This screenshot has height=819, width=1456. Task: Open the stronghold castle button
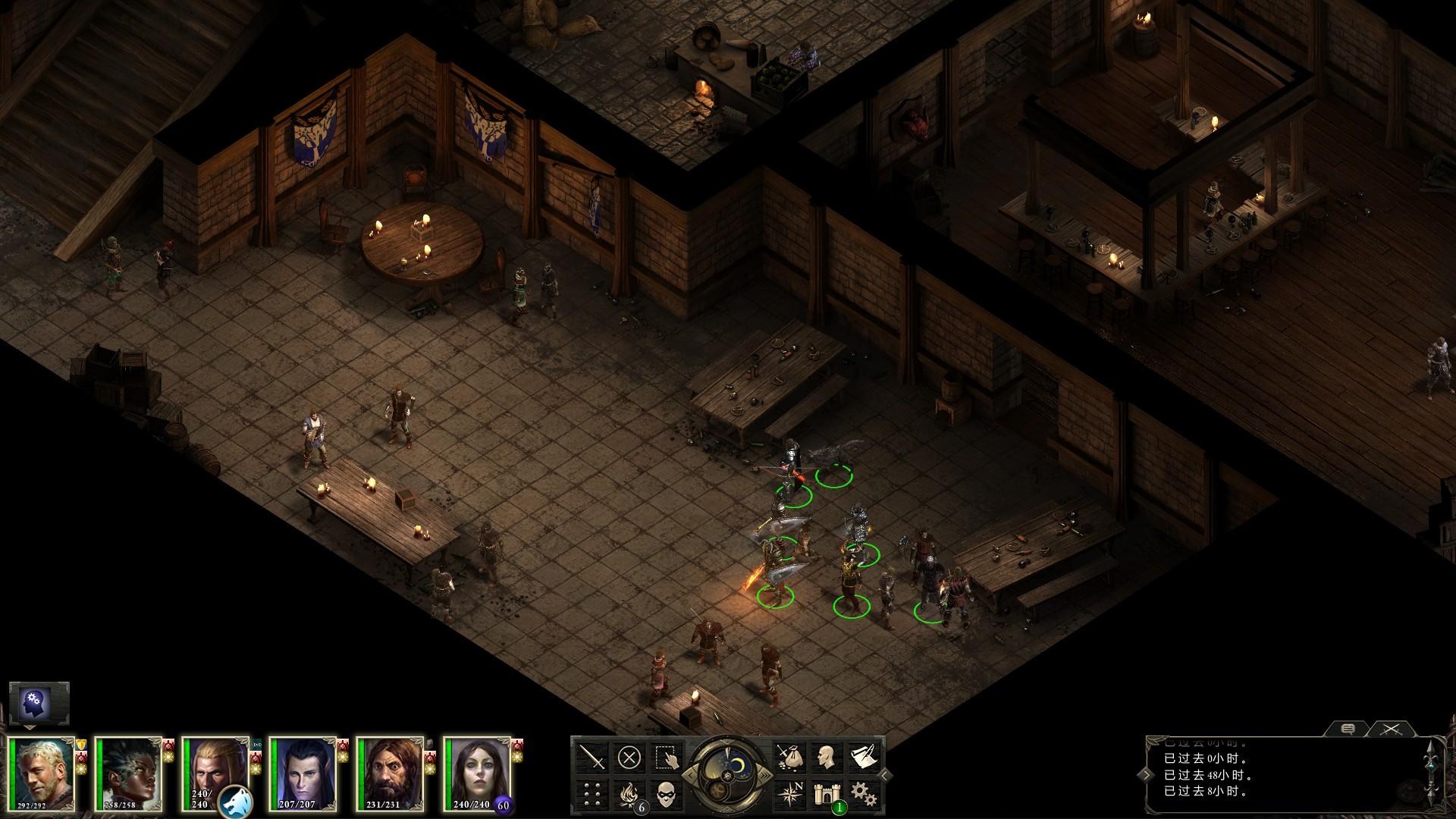(x=826, y=794)
